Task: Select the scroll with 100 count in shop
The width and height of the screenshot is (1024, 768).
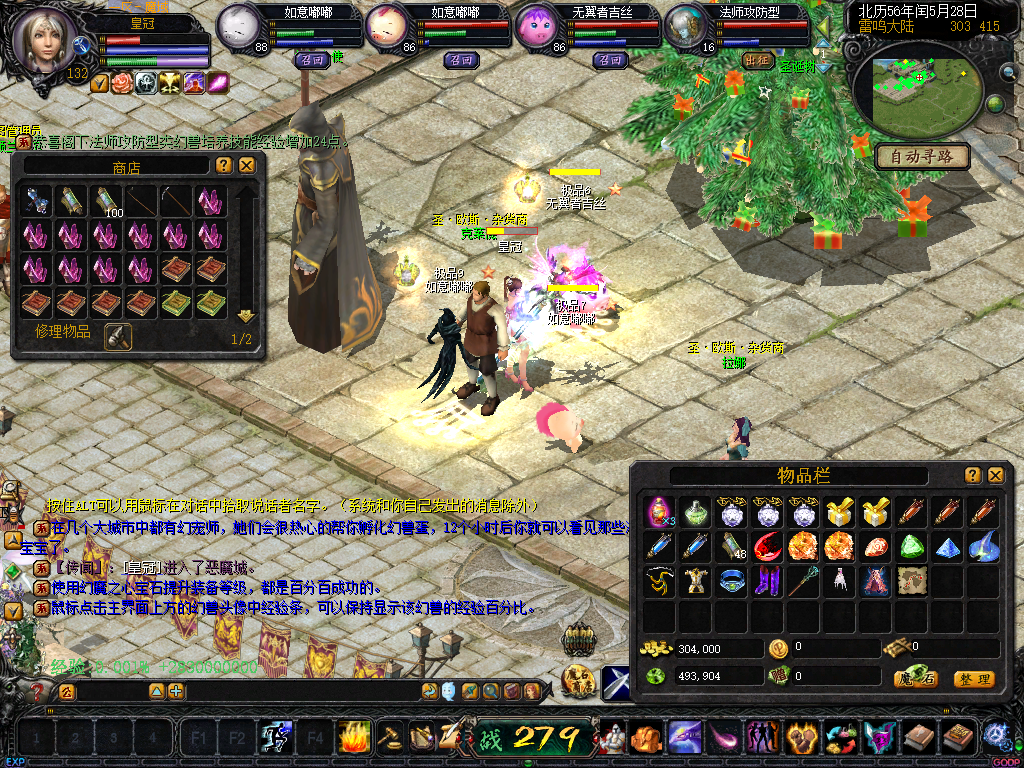Action: pos(107,201)
